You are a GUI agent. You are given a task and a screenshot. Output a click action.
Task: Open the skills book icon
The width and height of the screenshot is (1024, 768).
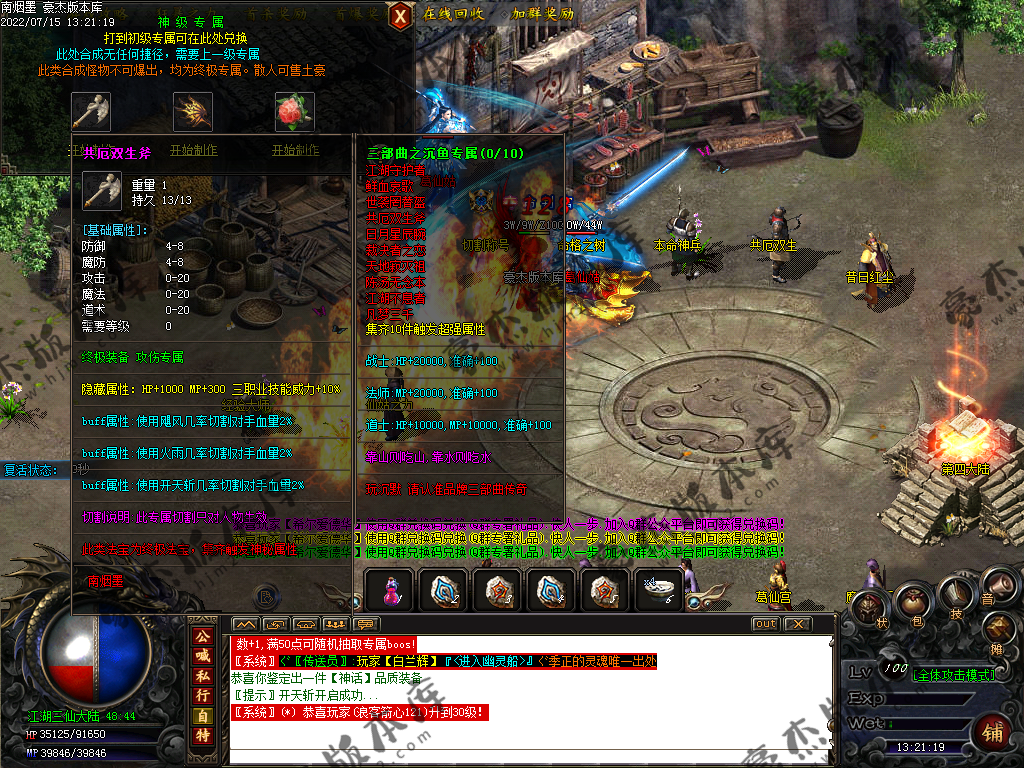point(955,593)
